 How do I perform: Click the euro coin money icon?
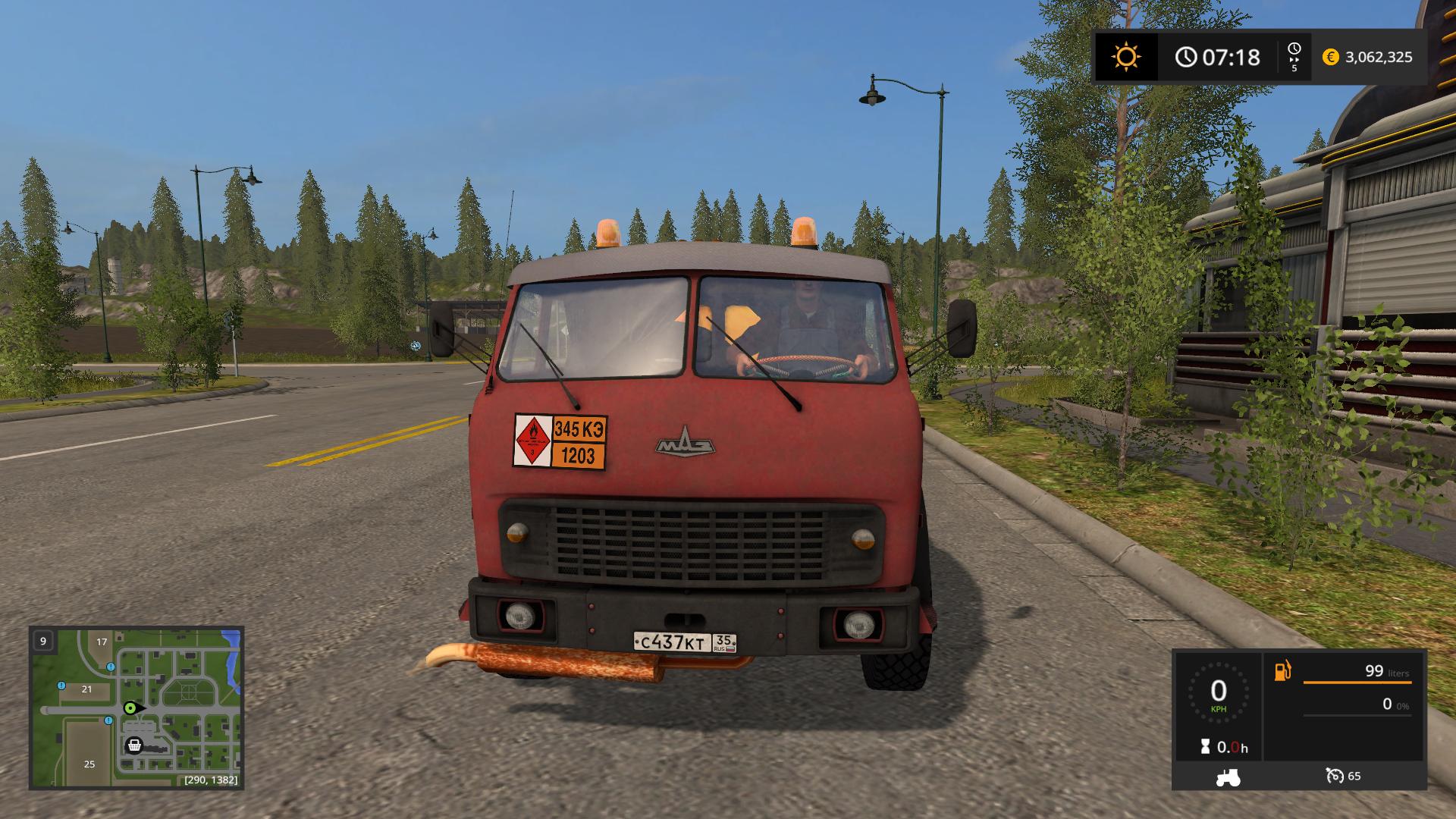(1330, 57)
